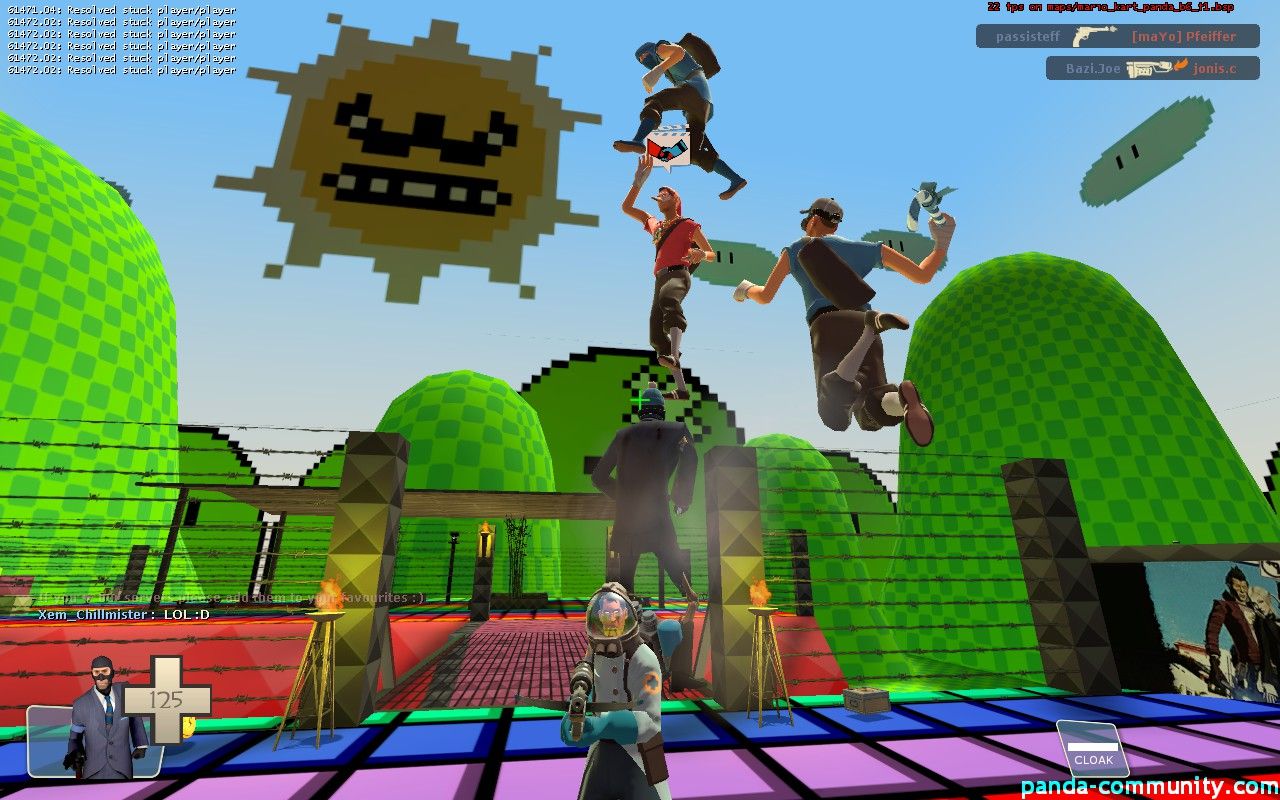This screenshot has height=800, width=1280.
Task: Open the panda-community.com watermark link
Action: 1149,786
